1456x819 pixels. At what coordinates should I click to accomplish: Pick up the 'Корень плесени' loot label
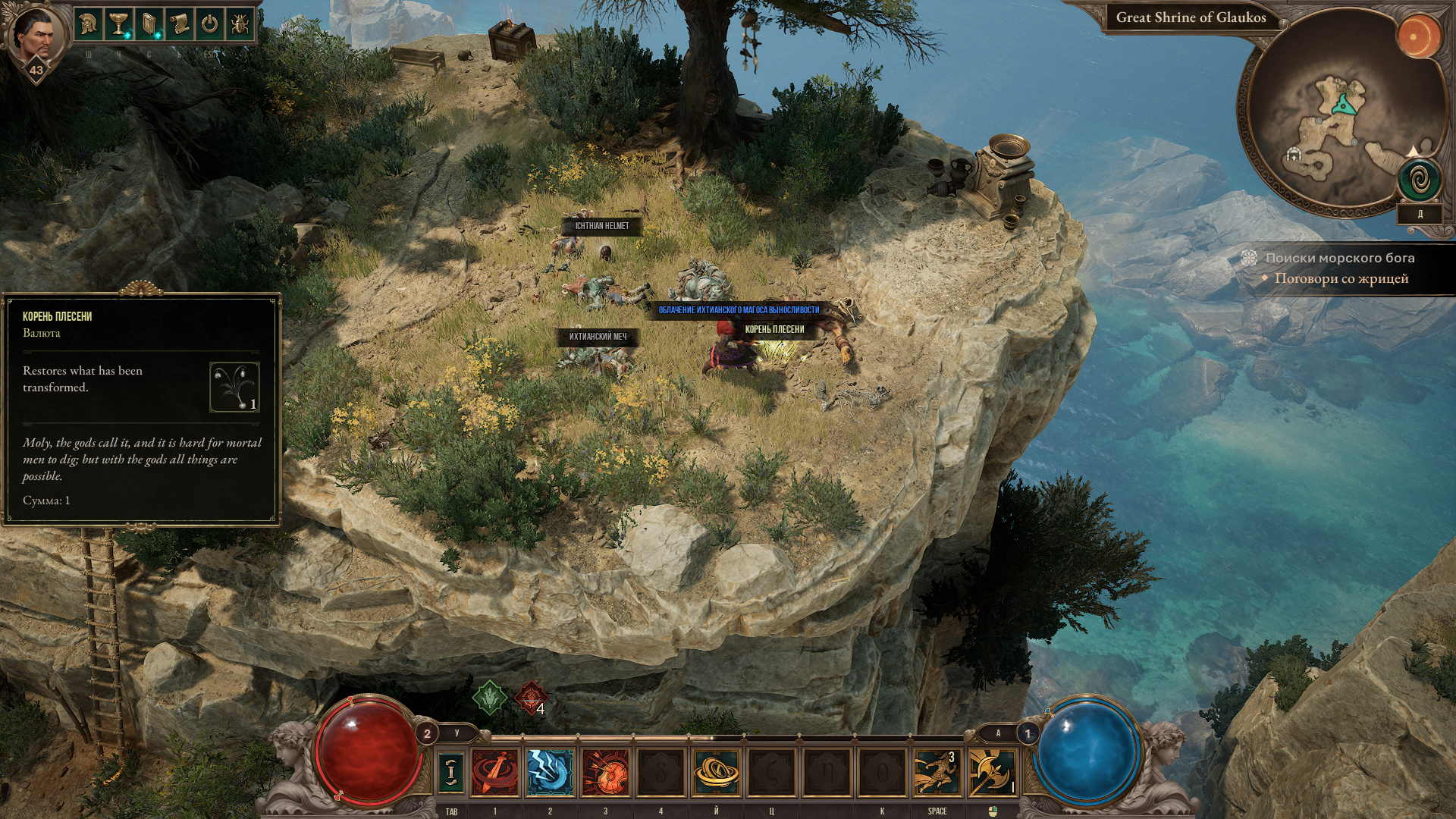(774, 329)
